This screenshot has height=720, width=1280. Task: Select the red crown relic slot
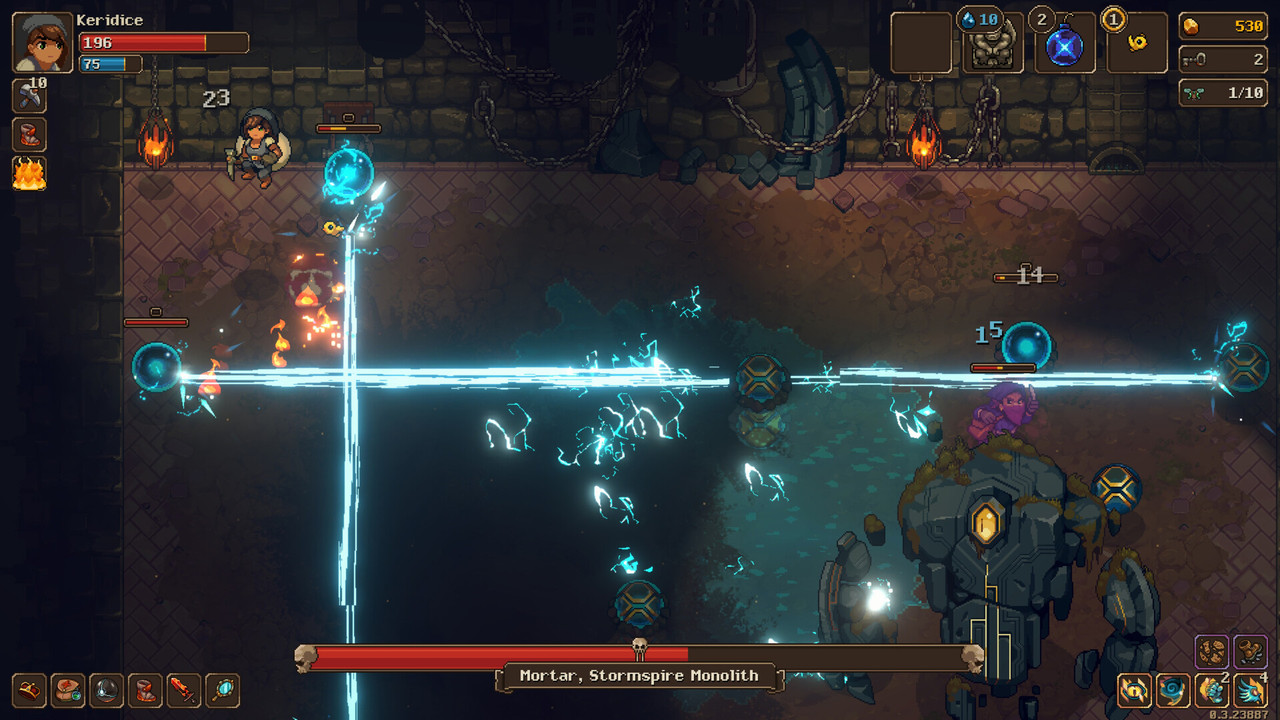[29, 690]
